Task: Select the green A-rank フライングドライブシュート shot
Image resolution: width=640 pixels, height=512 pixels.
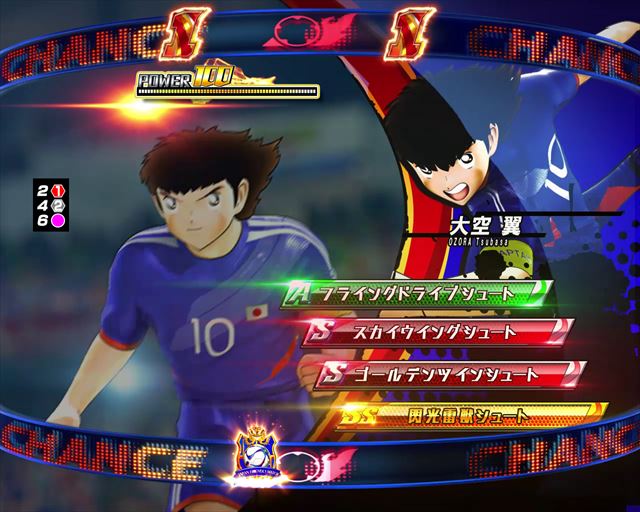Action: [418, 293]
